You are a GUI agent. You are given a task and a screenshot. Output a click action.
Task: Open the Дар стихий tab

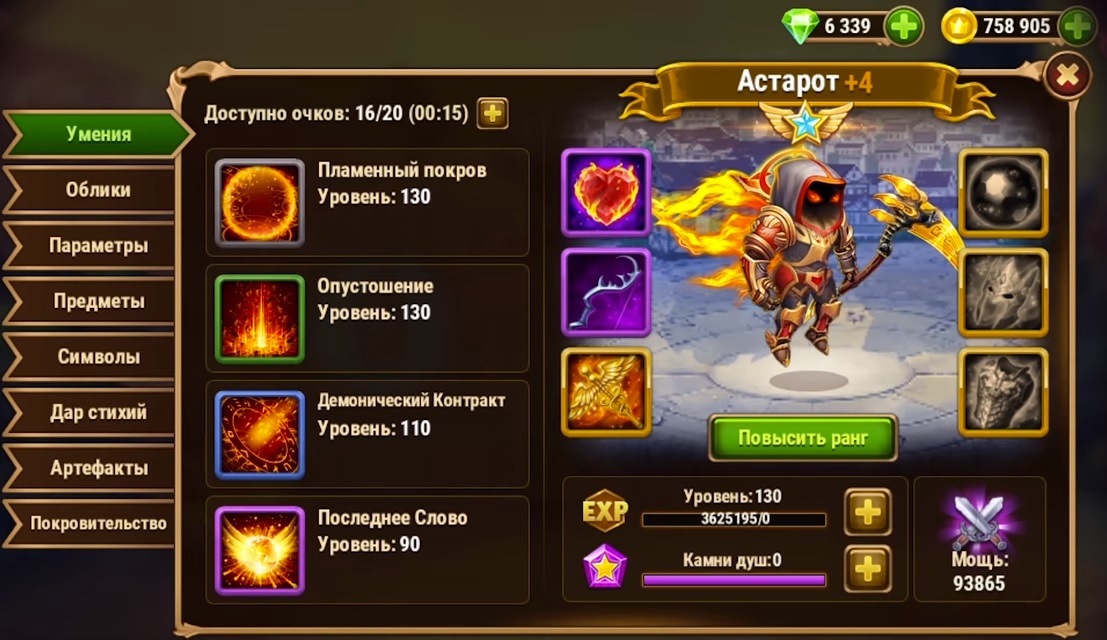coord(97,412)
